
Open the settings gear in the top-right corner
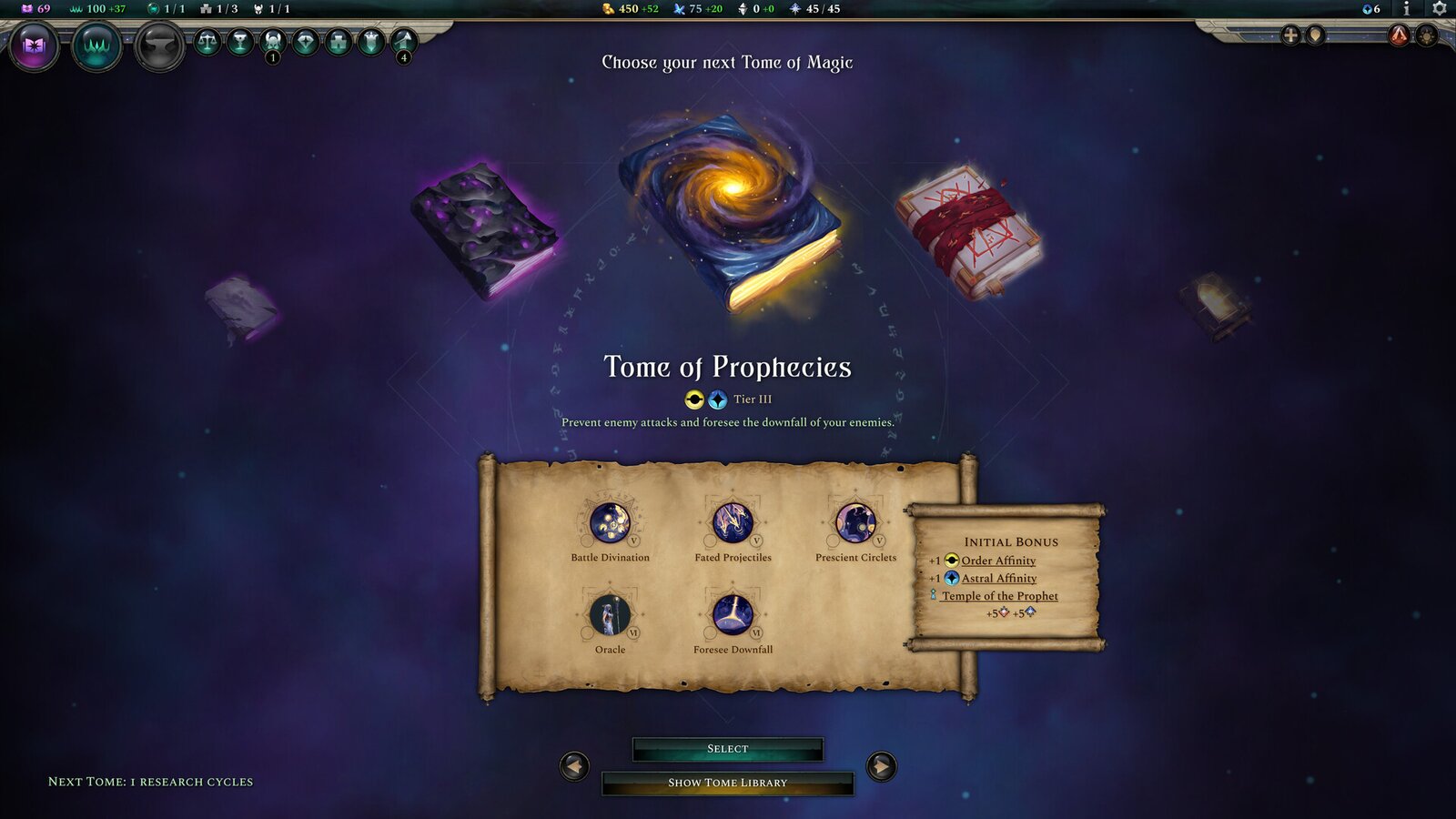point(1438,9)
